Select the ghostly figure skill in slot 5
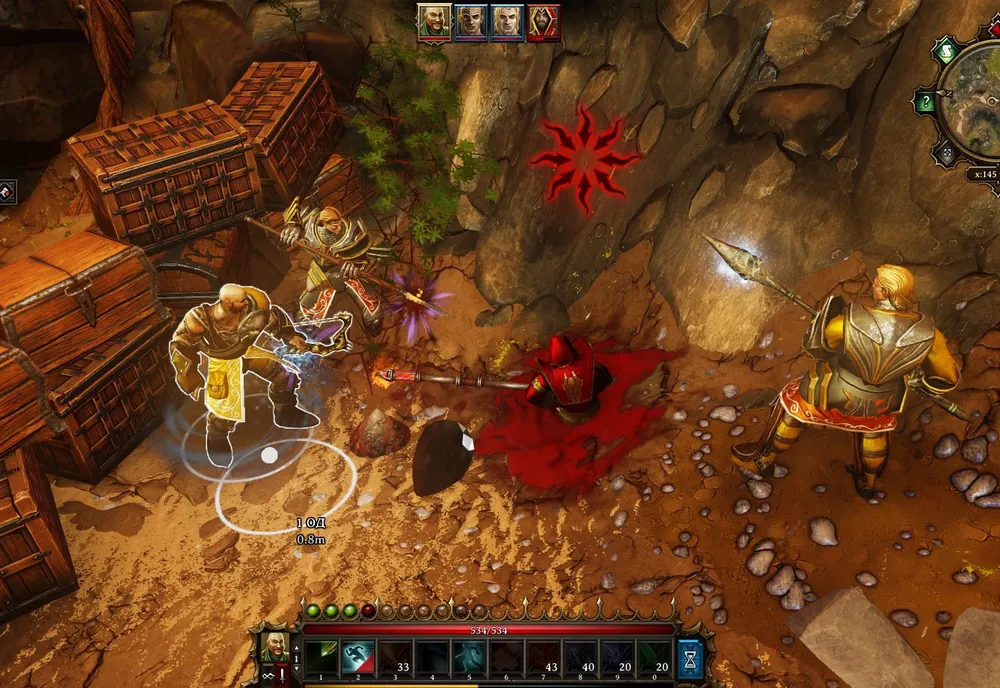This screenshot has width=1000, height=688. (x=468, y=657)
